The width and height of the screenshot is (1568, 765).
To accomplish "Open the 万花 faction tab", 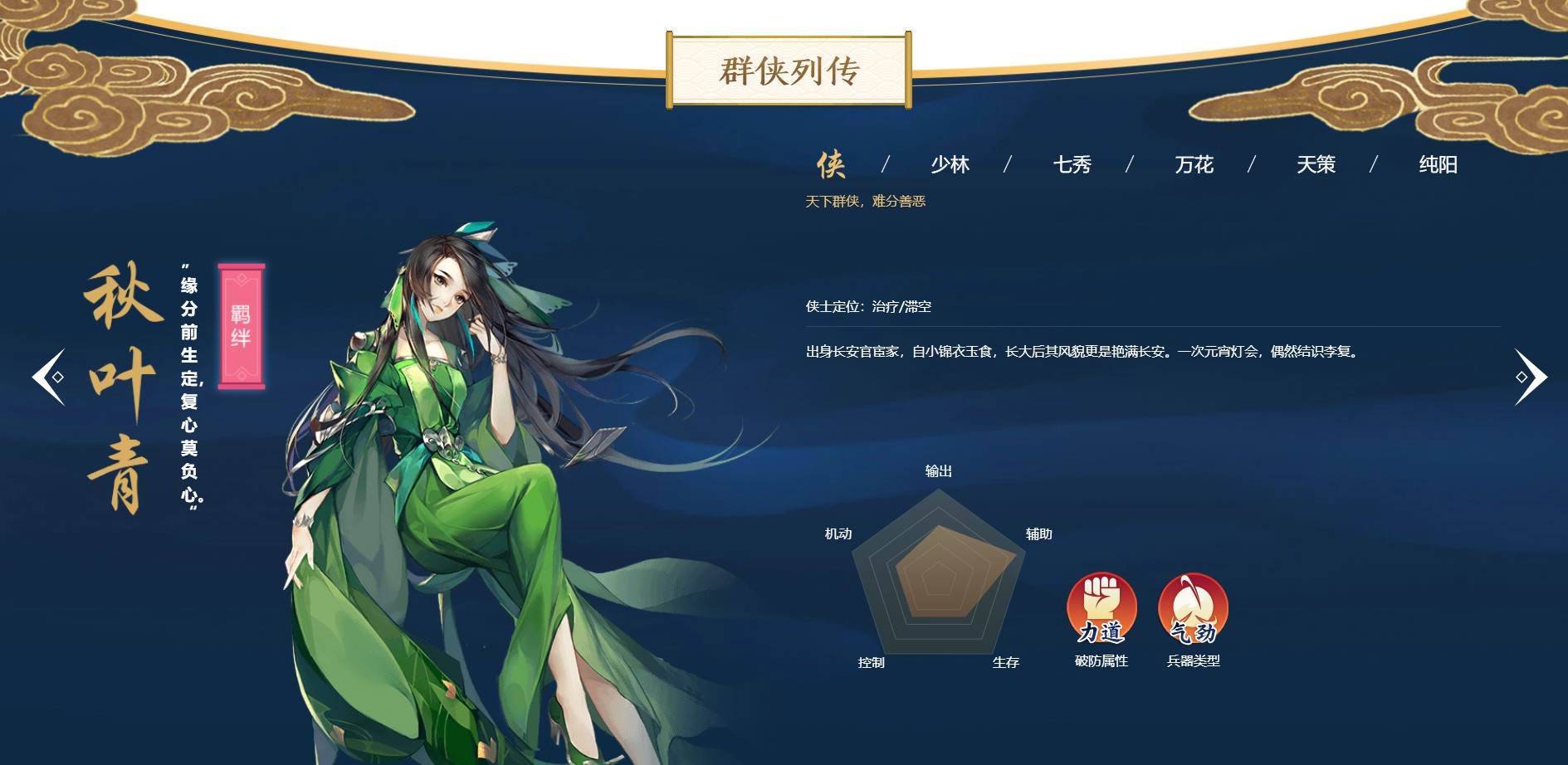I will (1194, 165).
